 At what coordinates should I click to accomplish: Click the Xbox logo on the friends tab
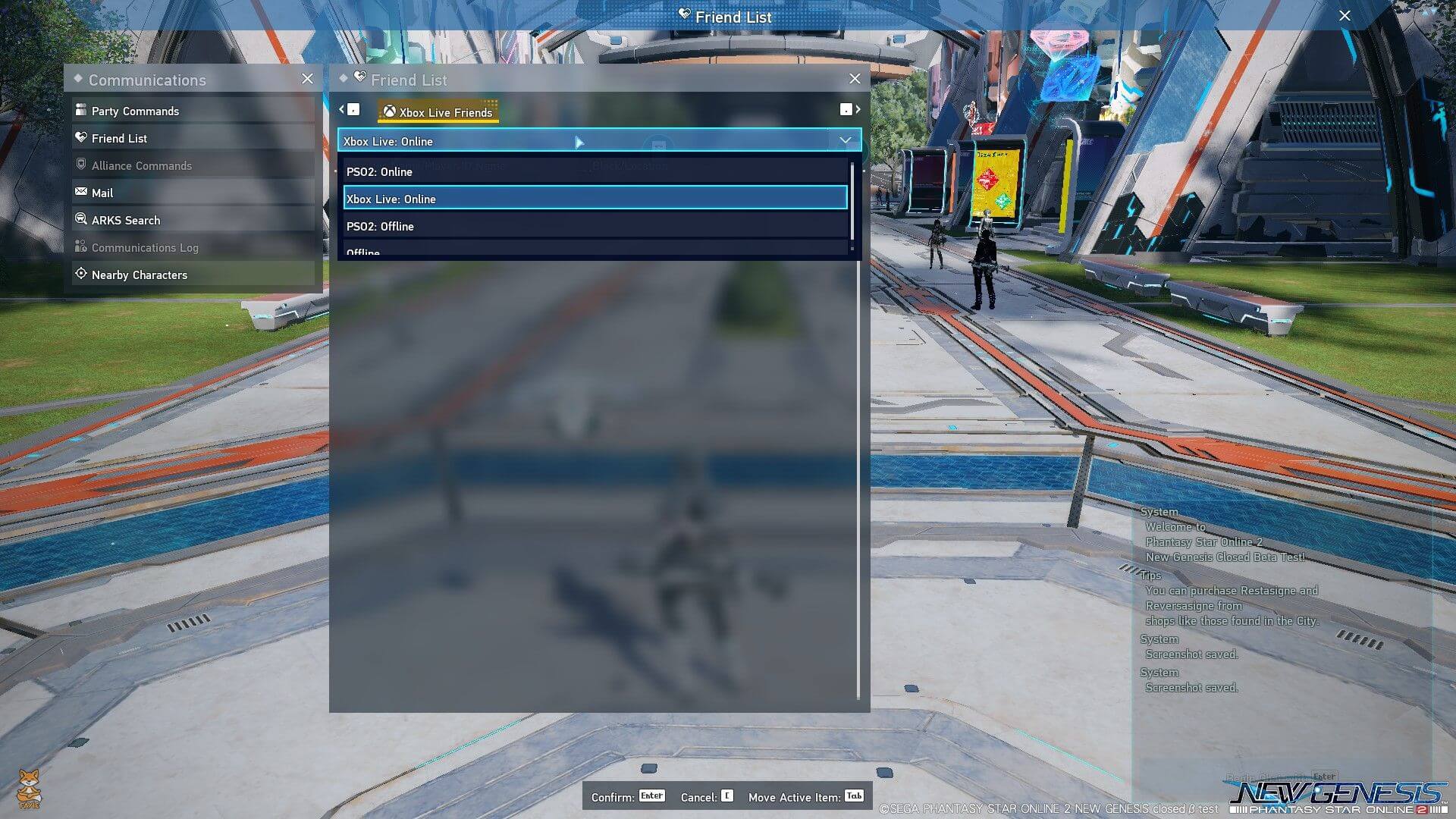coord(391,111)
